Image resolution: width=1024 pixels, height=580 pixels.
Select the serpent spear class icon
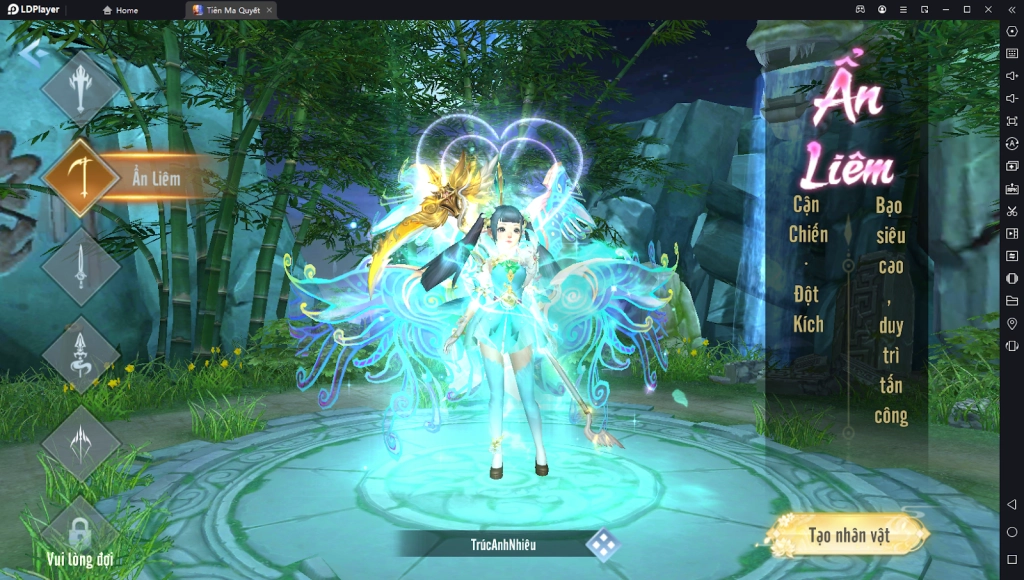[x=81, y=353]
